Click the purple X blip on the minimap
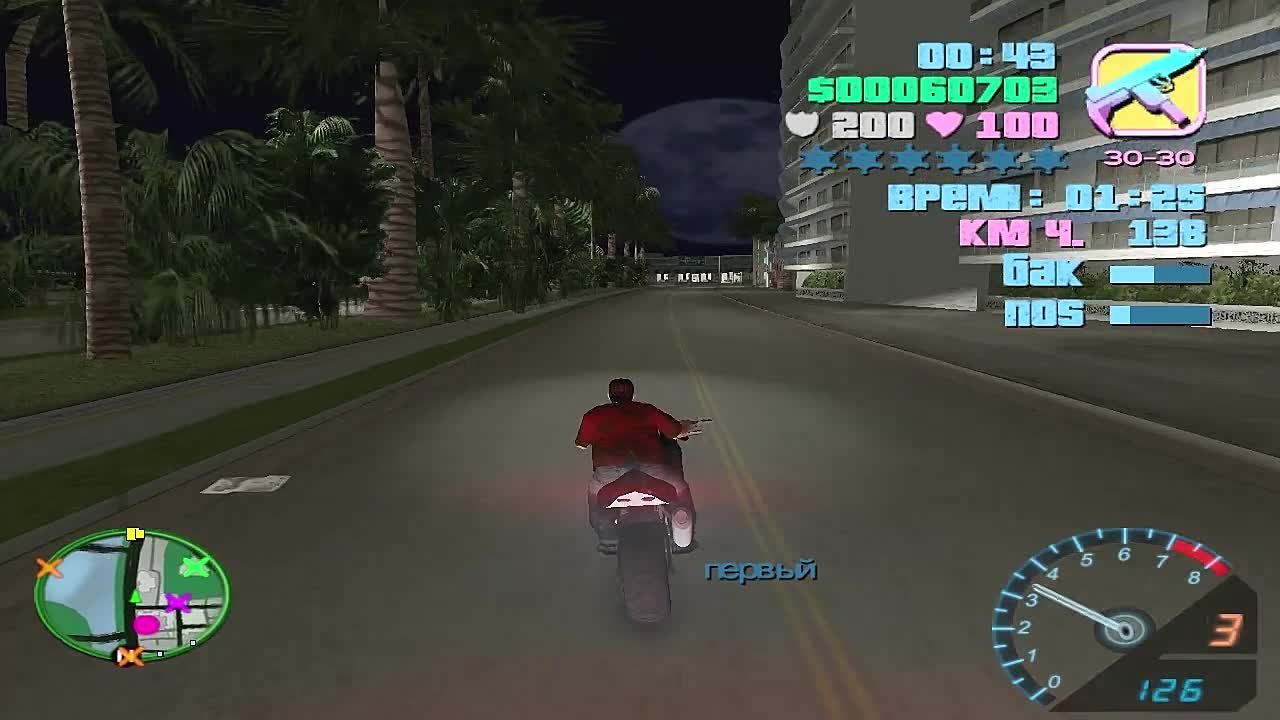The image size is (1280, 720). coord(177,603)
